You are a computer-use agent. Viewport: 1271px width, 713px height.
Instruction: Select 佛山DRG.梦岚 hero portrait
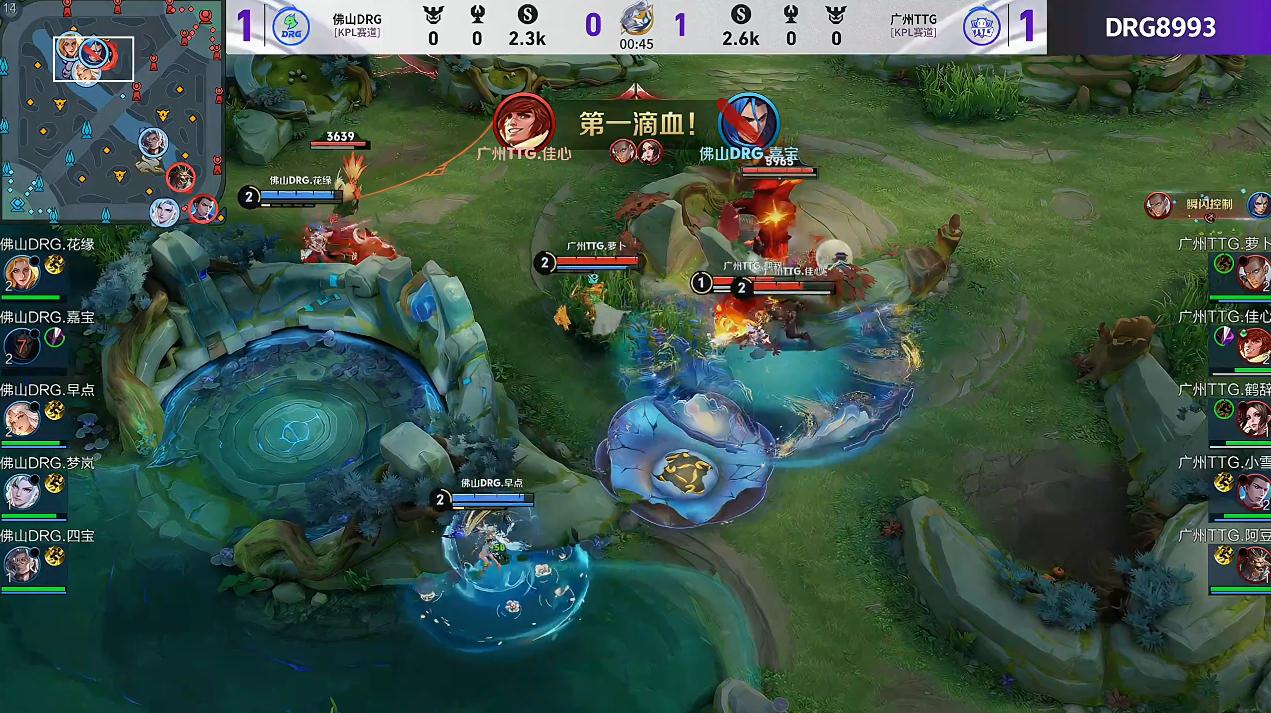(20, 491)
